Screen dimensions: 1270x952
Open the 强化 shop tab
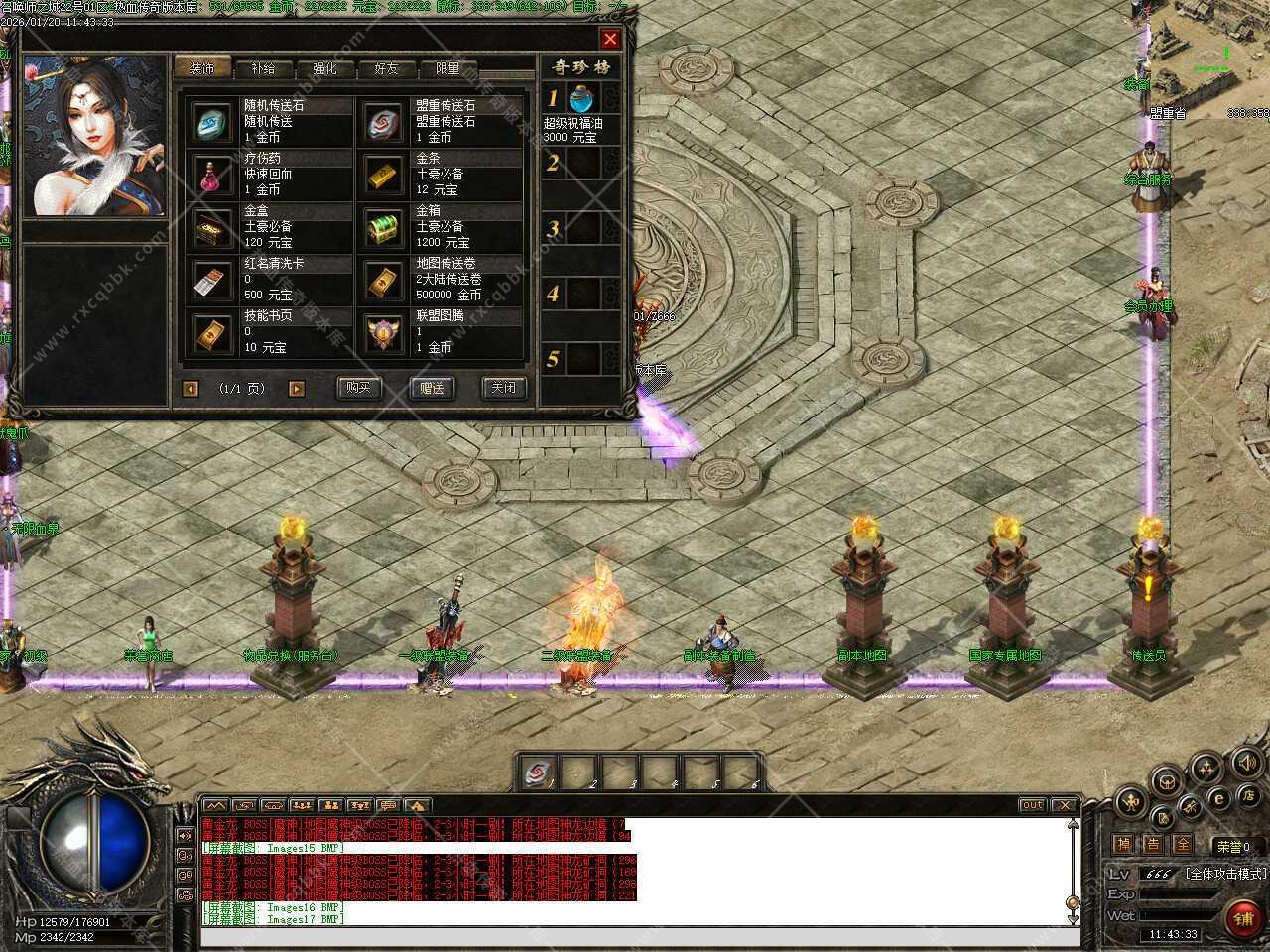click(324, 69)
